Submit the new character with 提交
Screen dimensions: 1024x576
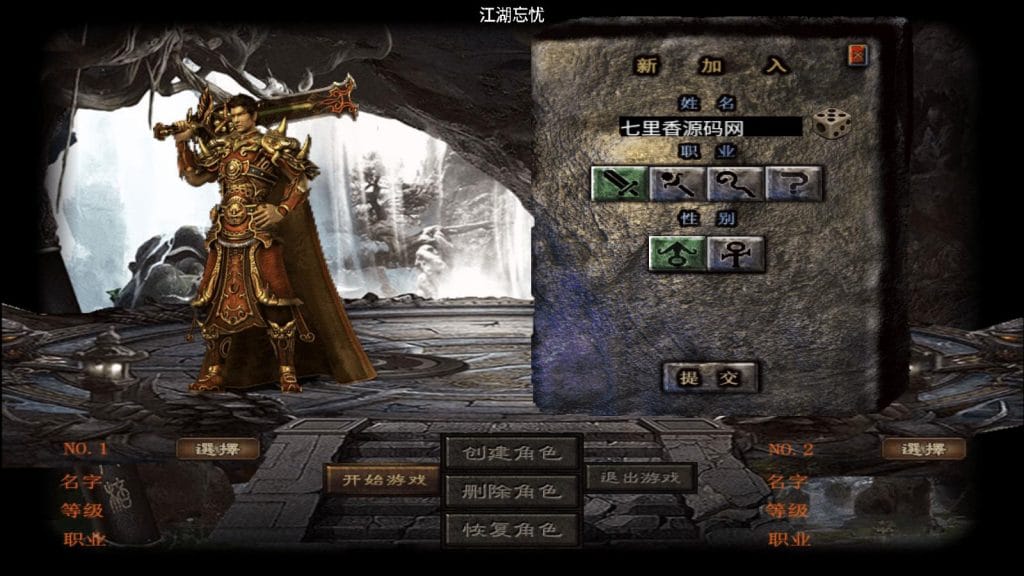click(710, 377)
